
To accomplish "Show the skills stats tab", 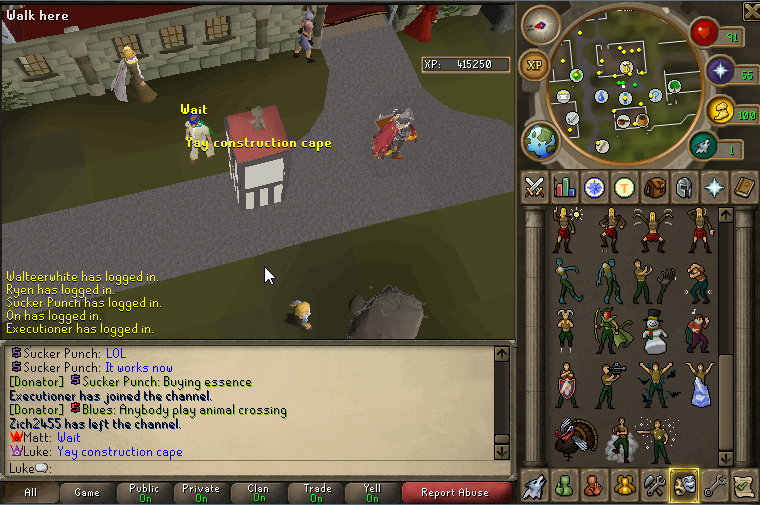I will 565,187.
